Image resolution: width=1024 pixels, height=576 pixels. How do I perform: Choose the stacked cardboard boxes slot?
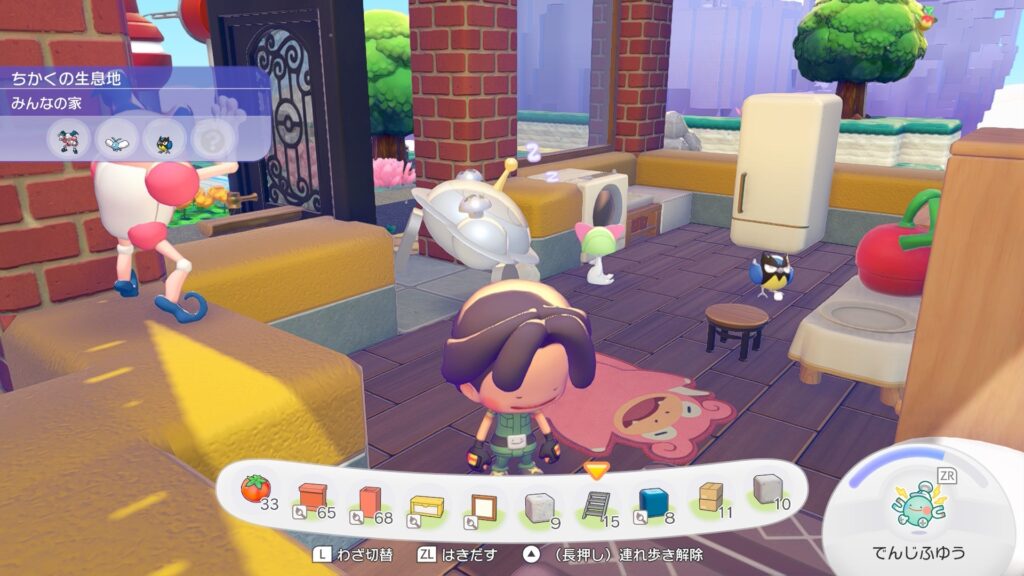coord(711,497)
